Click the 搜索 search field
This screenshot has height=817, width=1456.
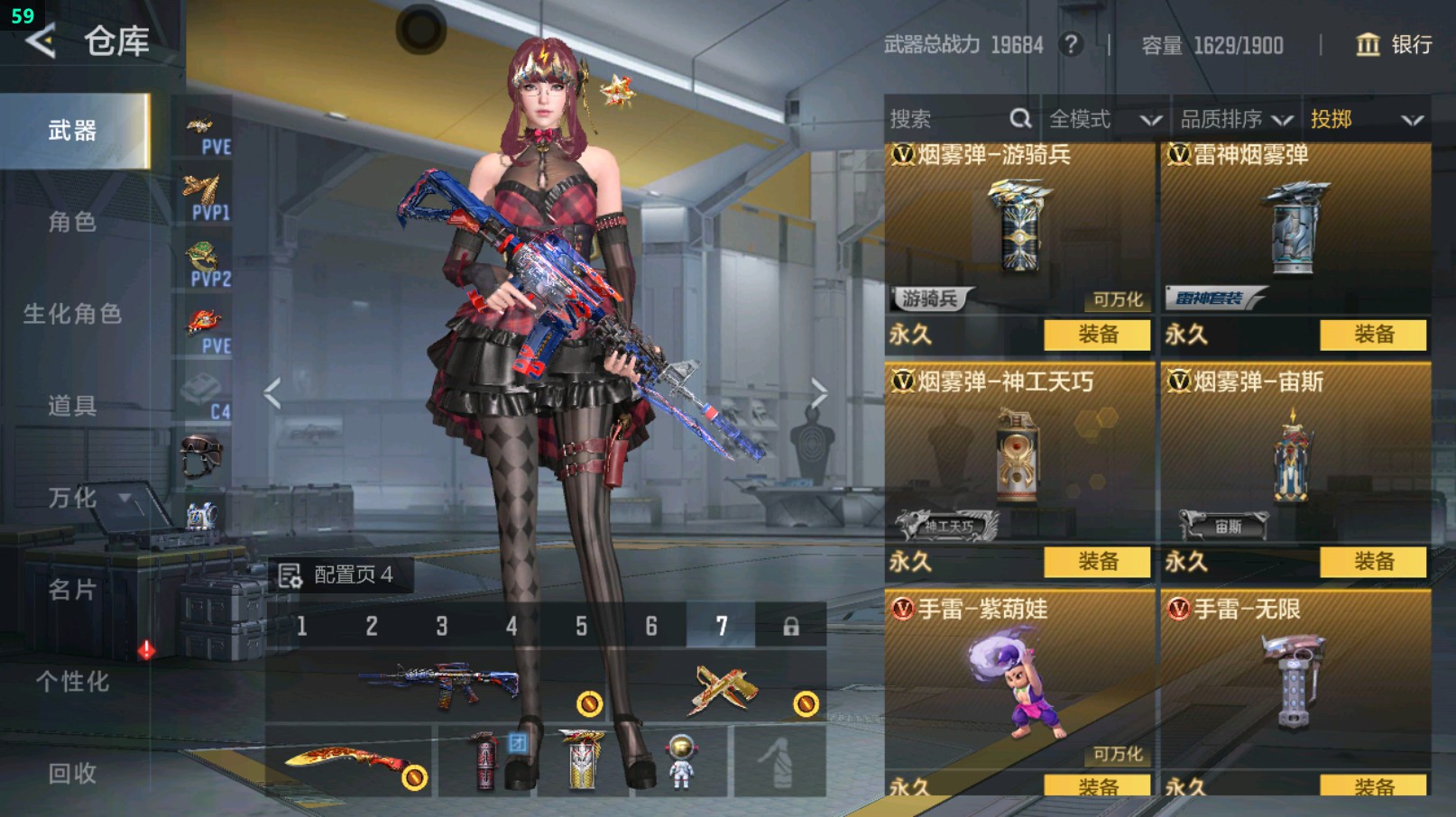[958, 119]
